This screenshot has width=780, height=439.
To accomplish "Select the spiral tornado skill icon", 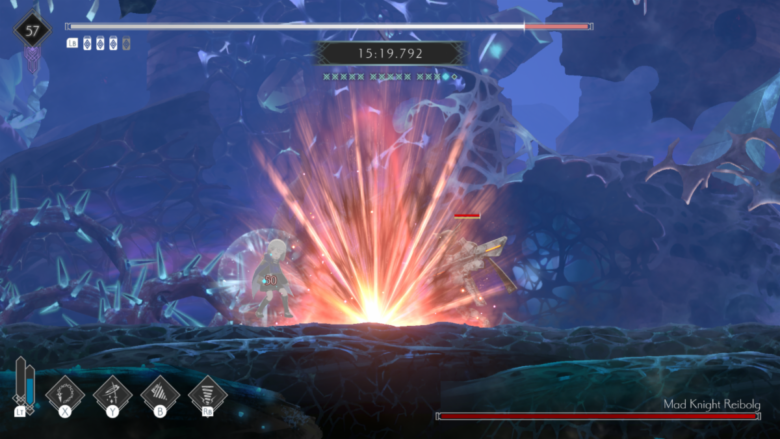I will 208,391.
